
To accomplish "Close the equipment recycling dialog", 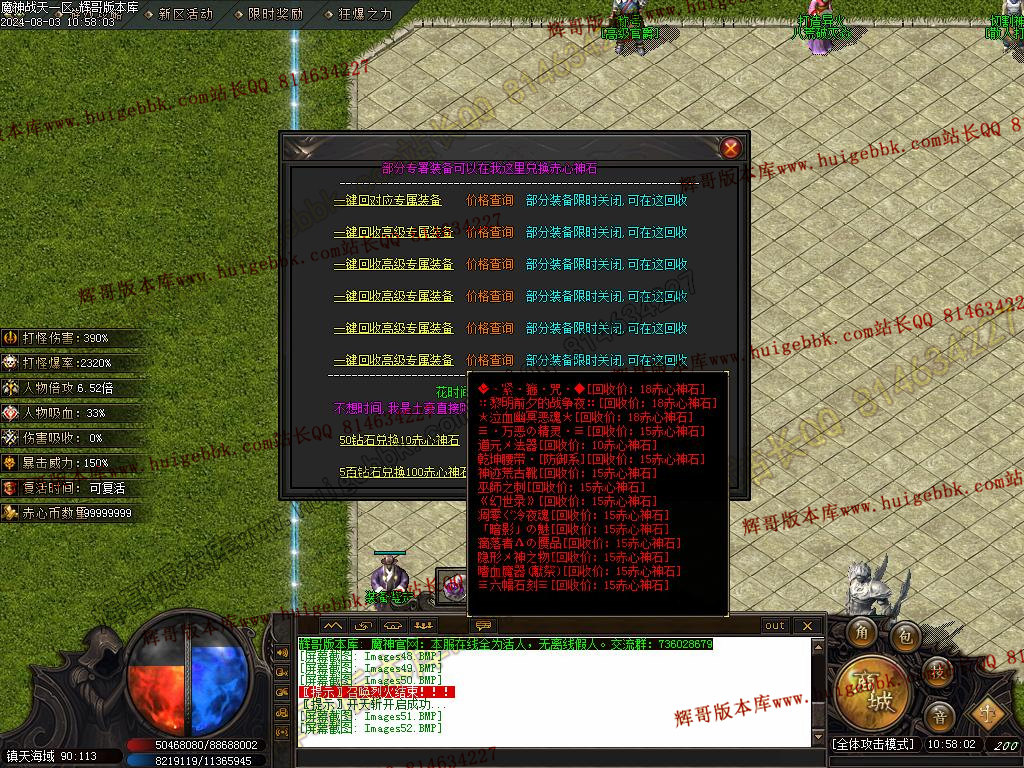I will point(731,148).
